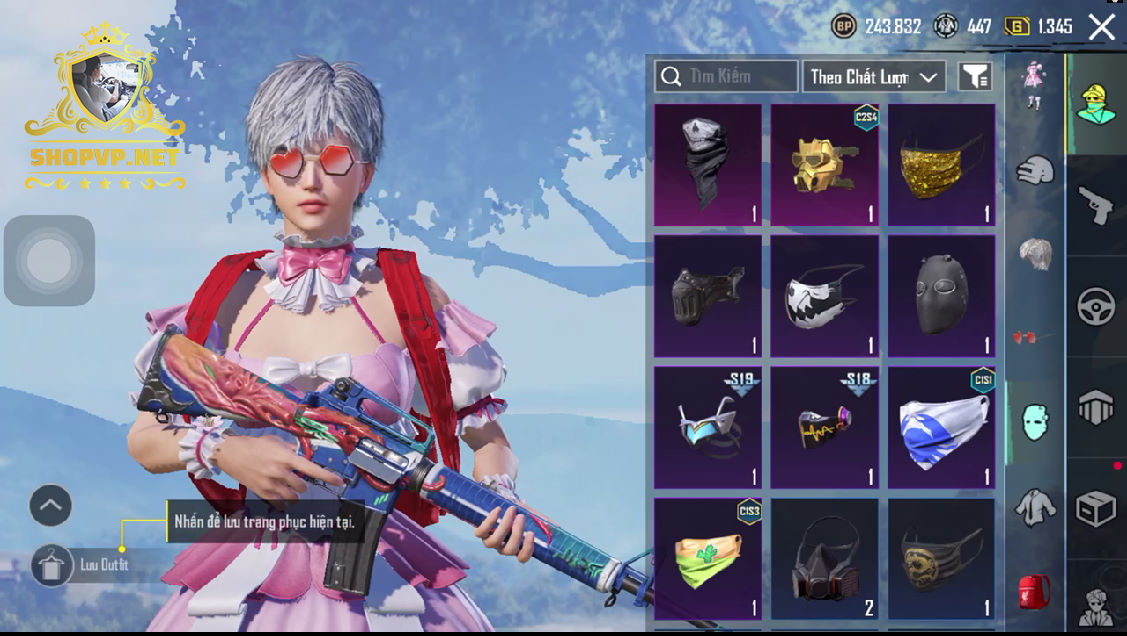Choose the red backpack category
Viewport: 1127px width, 636px height.
[x=1035, y=590]
